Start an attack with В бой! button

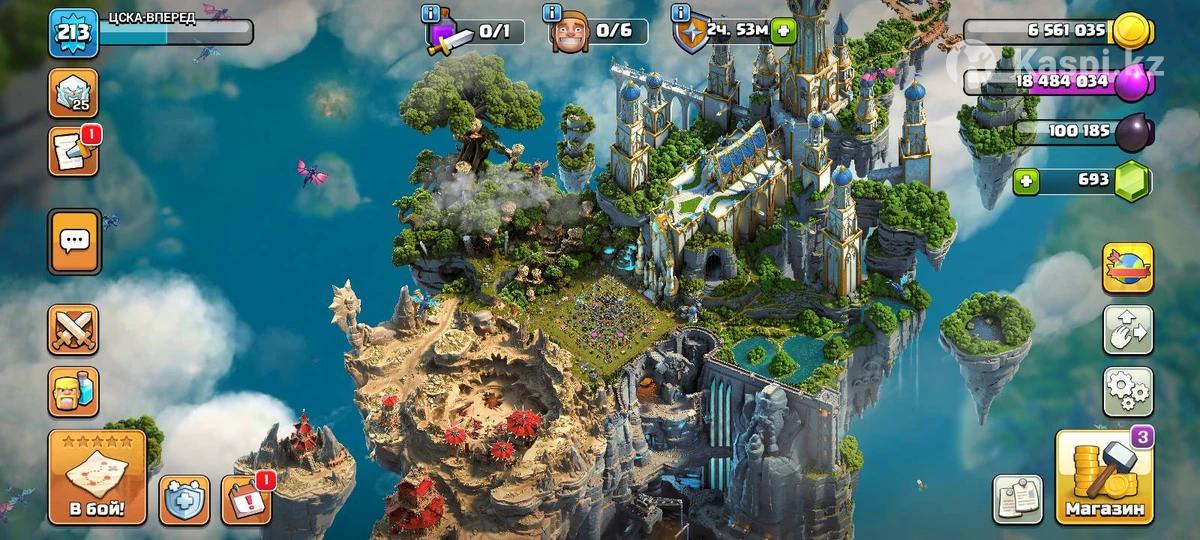click(97, 478)
